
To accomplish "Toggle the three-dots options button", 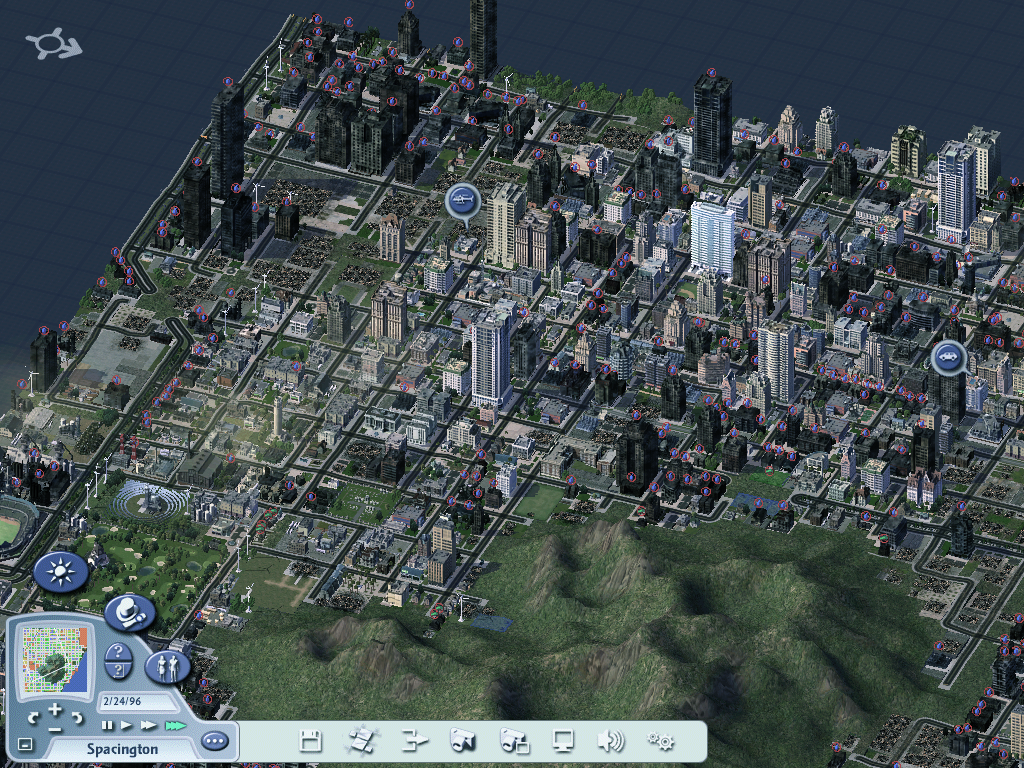I will (214, 741).
